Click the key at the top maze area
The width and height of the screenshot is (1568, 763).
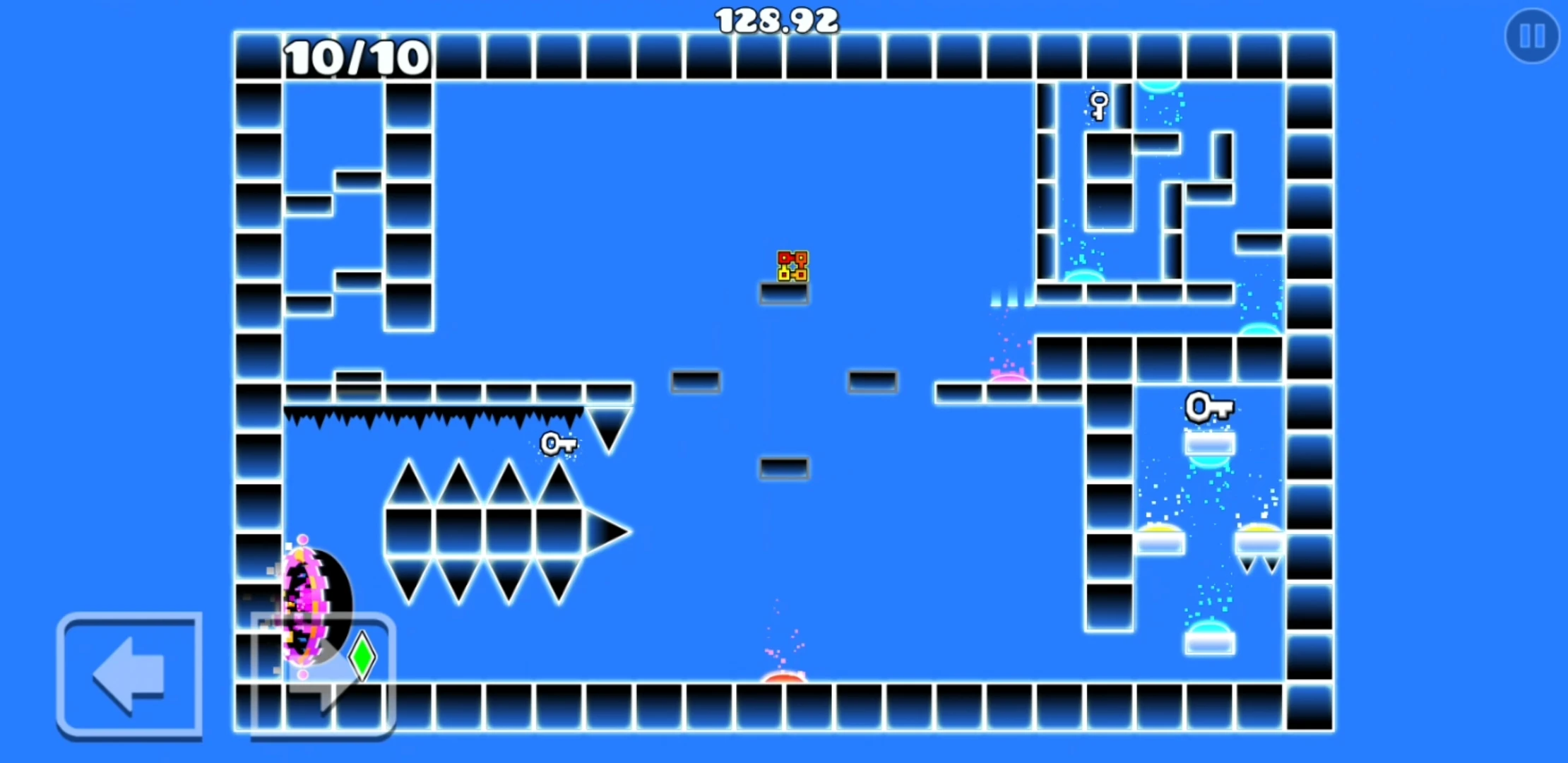coord(1098,105)
